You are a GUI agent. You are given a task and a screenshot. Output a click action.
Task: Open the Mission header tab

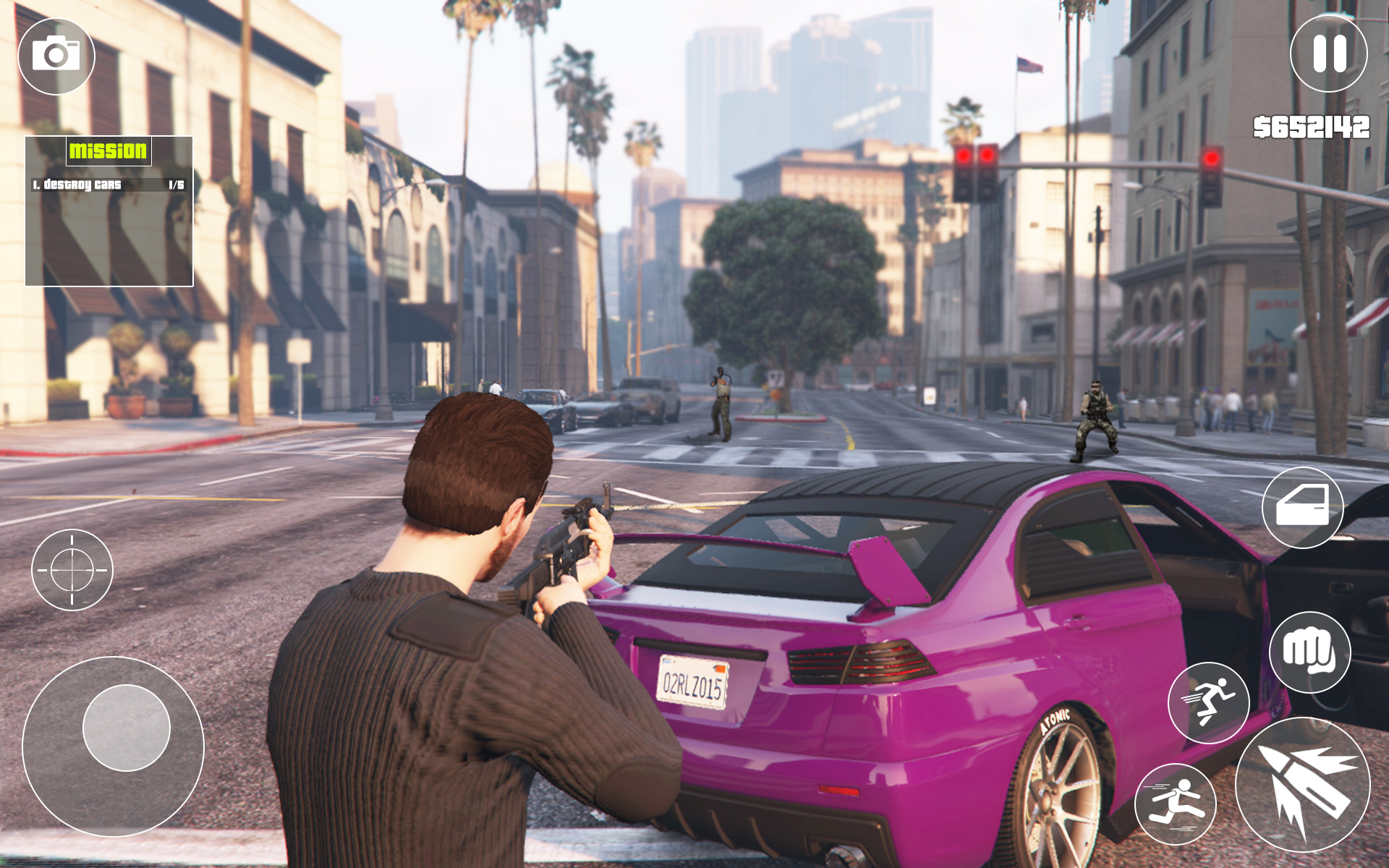(x=109, y=152)
